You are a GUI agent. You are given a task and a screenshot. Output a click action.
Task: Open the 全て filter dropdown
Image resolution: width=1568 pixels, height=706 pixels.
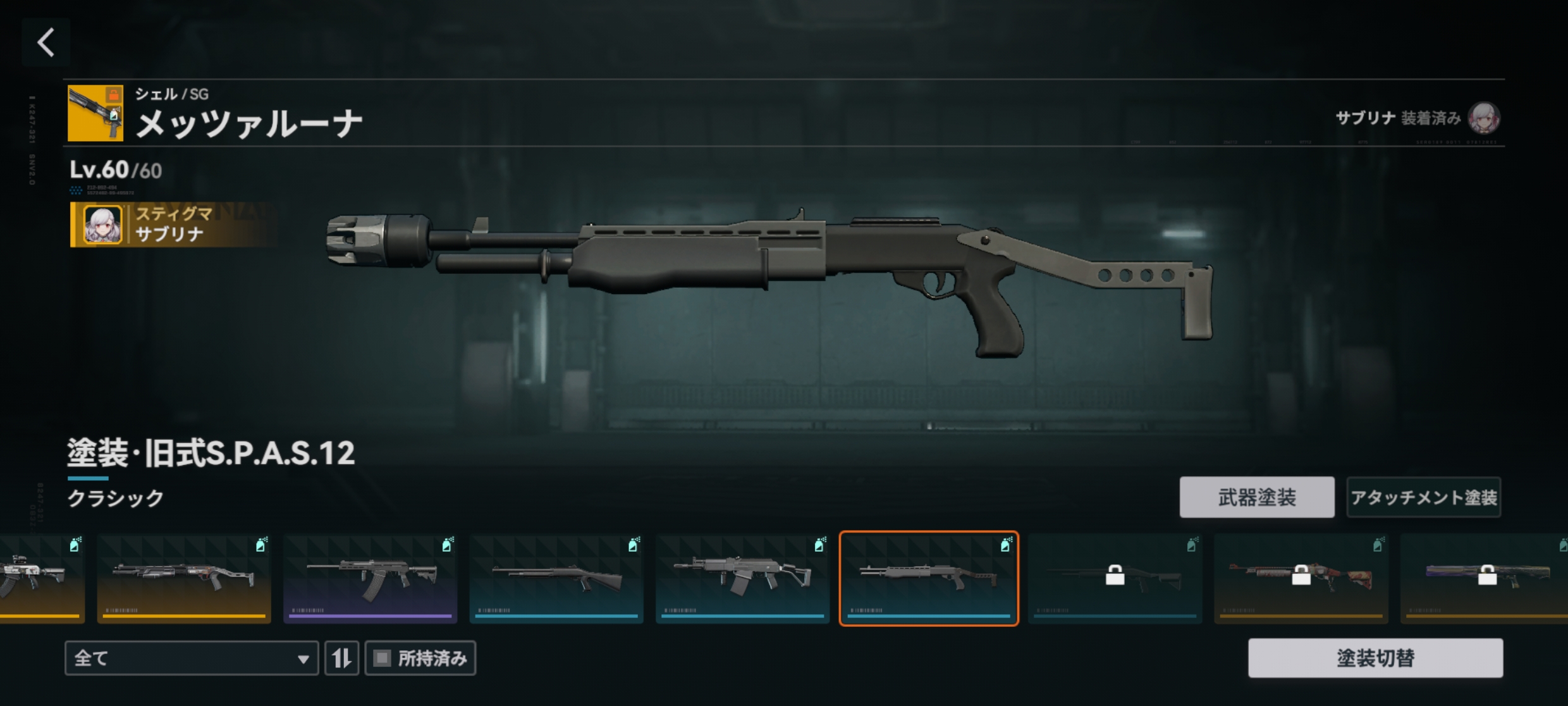pos(191,658)
